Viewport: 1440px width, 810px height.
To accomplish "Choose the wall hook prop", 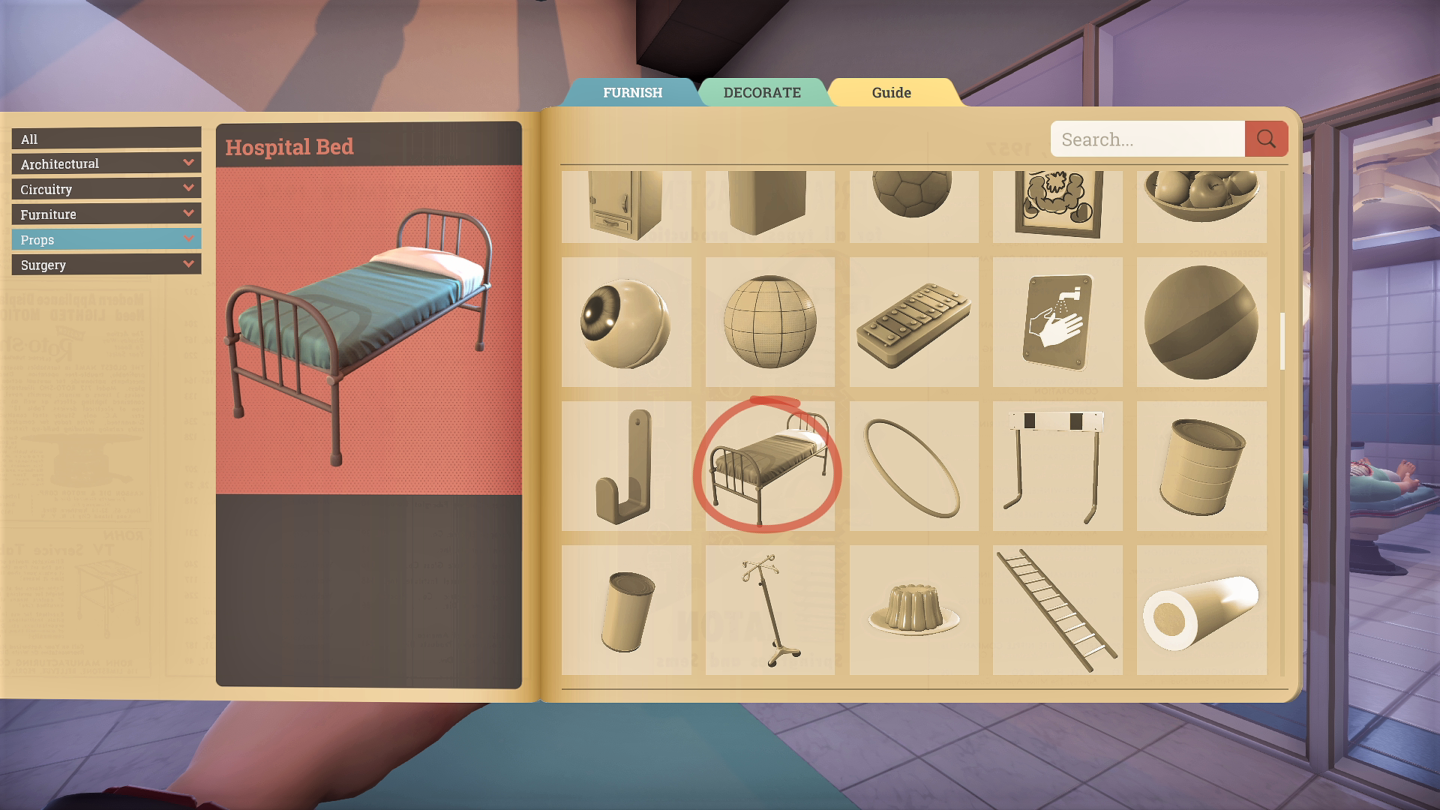I will tap(626, 465).
